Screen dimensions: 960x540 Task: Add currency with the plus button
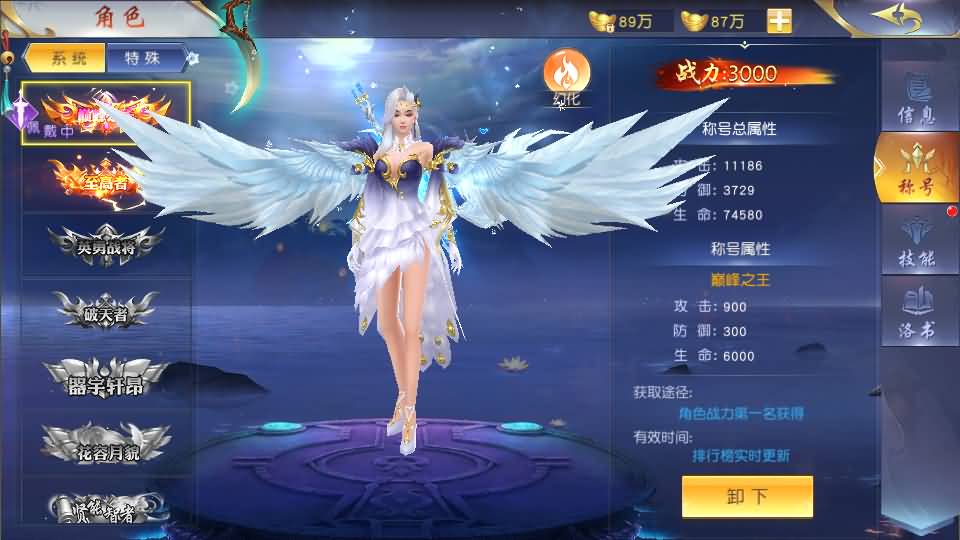(779, 20)
